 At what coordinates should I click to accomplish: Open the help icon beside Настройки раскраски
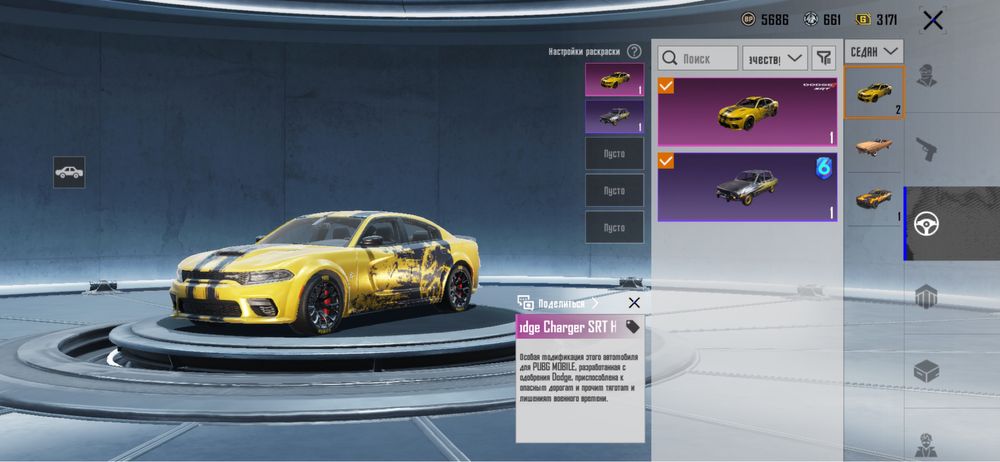point(634,51)
